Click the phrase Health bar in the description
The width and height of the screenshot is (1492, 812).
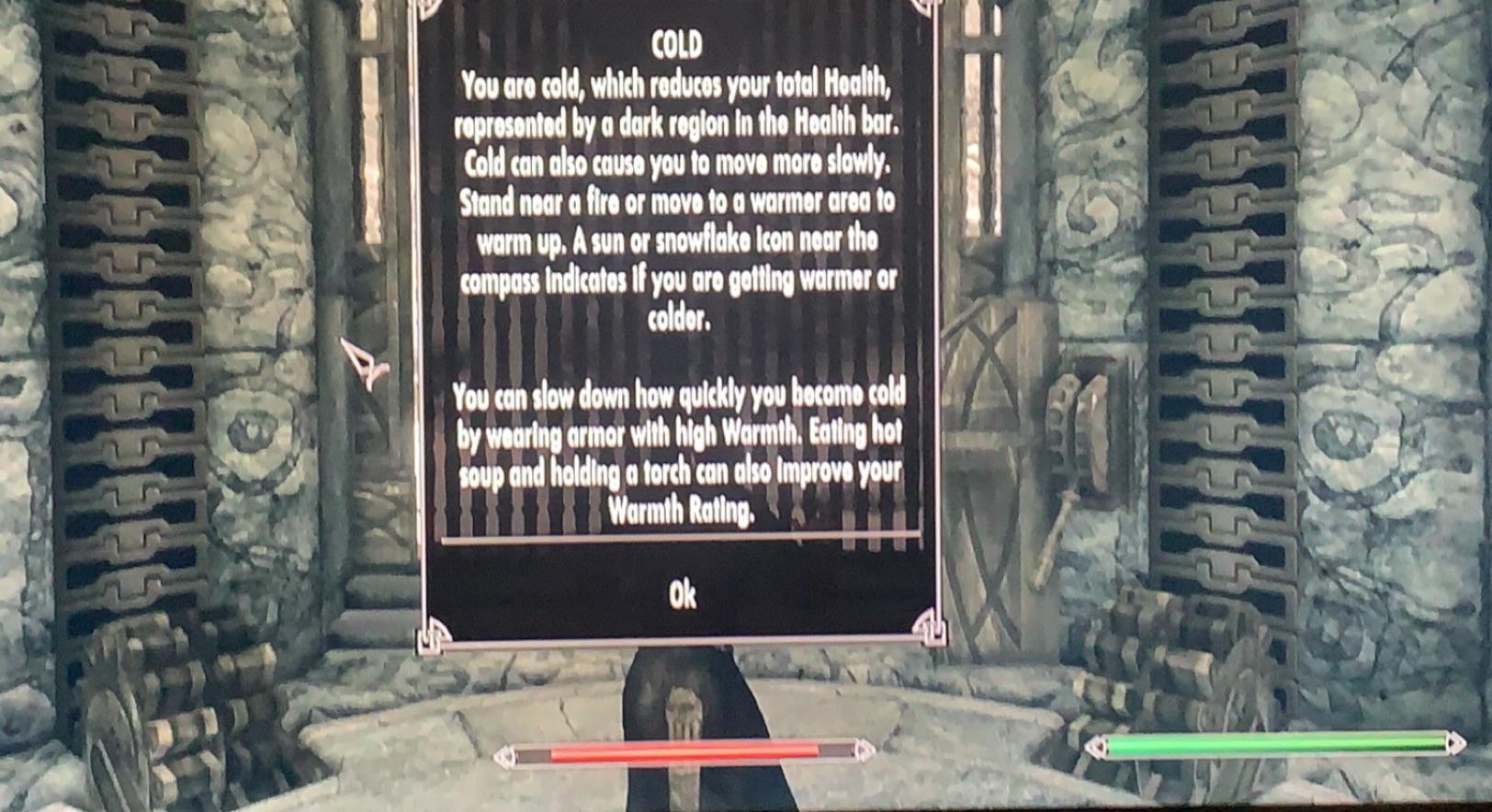(847, 119)
